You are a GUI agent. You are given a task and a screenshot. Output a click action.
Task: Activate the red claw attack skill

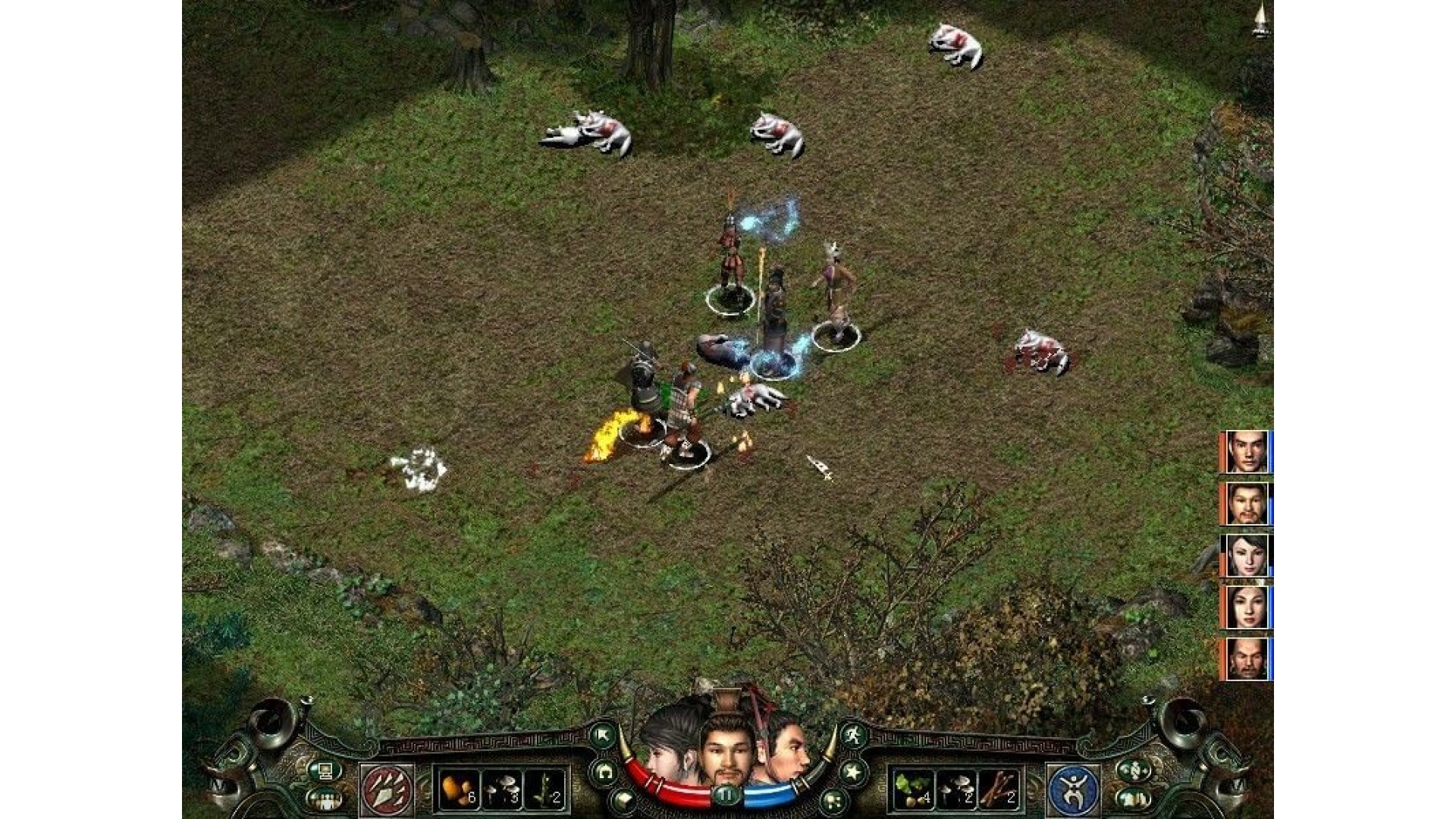[x=388, y=790]
